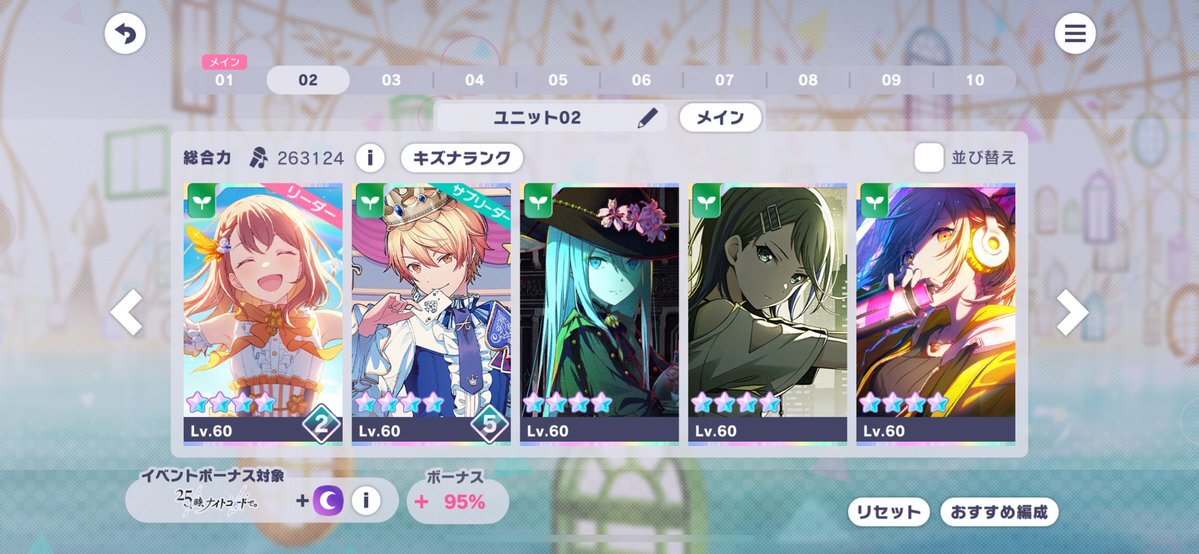Select unit tab 05

click(x=558, y=80)
